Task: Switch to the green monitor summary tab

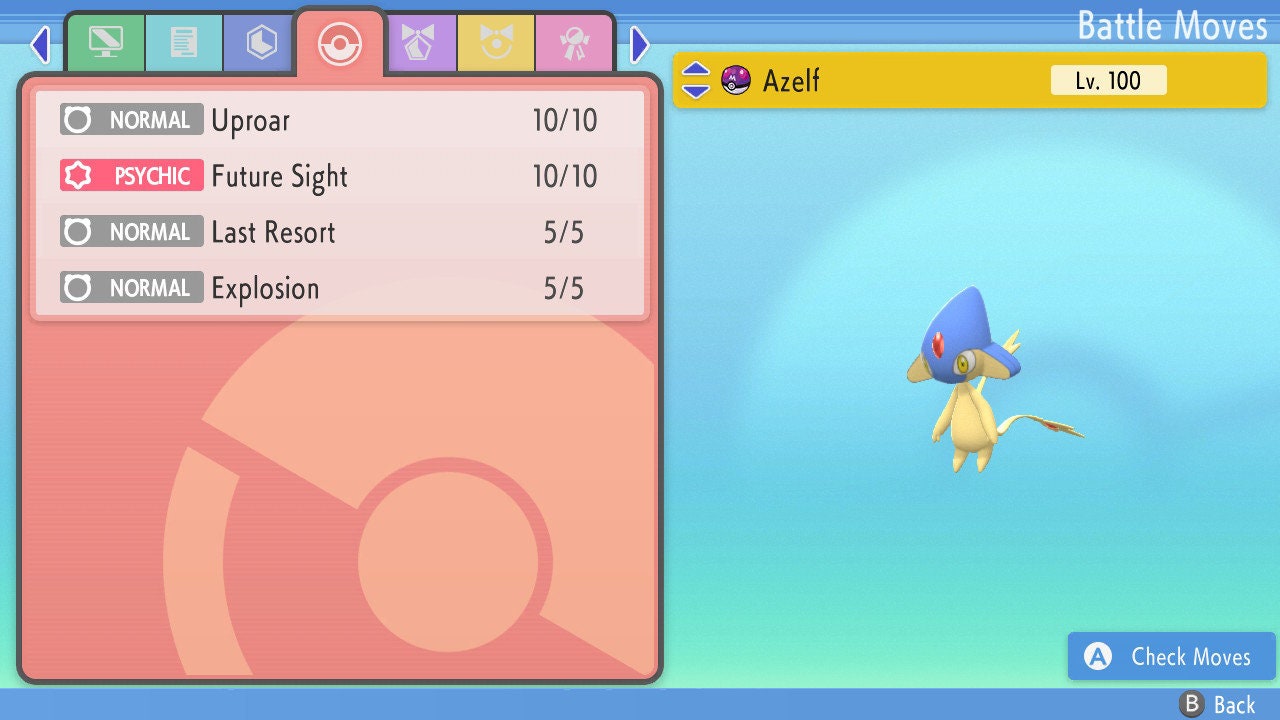Action: tap(105, 43)
